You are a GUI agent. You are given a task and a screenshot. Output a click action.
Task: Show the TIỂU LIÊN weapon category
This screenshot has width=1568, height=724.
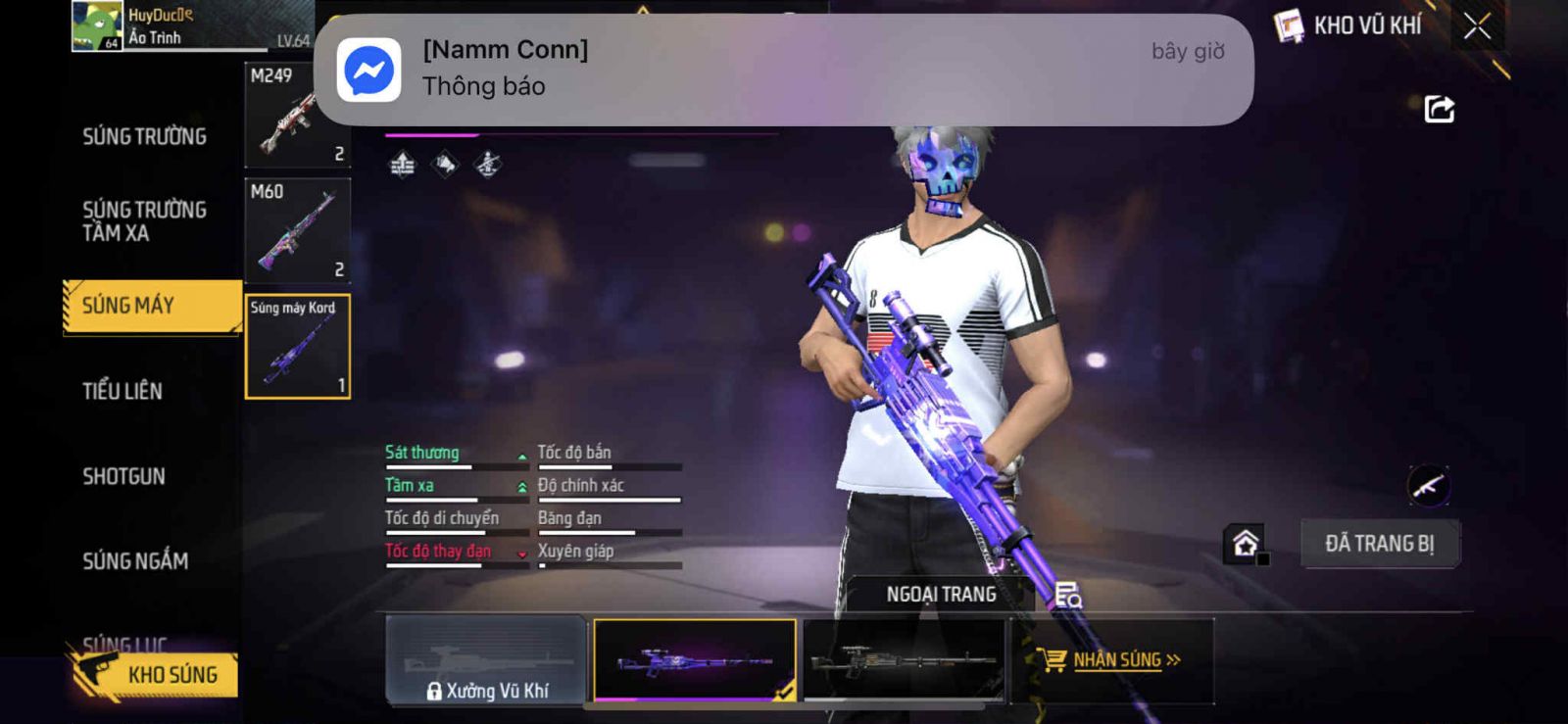[122, 391]
